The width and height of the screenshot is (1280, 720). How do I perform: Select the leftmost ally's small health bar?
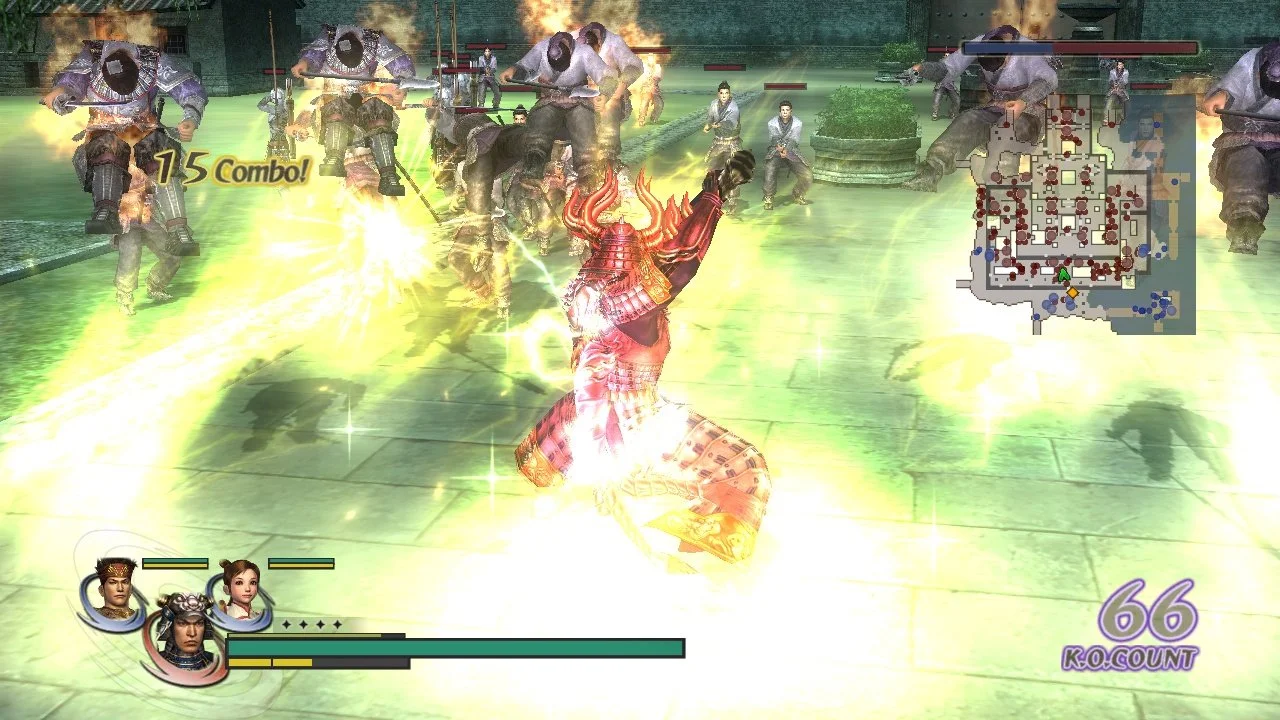pos(174,563)
